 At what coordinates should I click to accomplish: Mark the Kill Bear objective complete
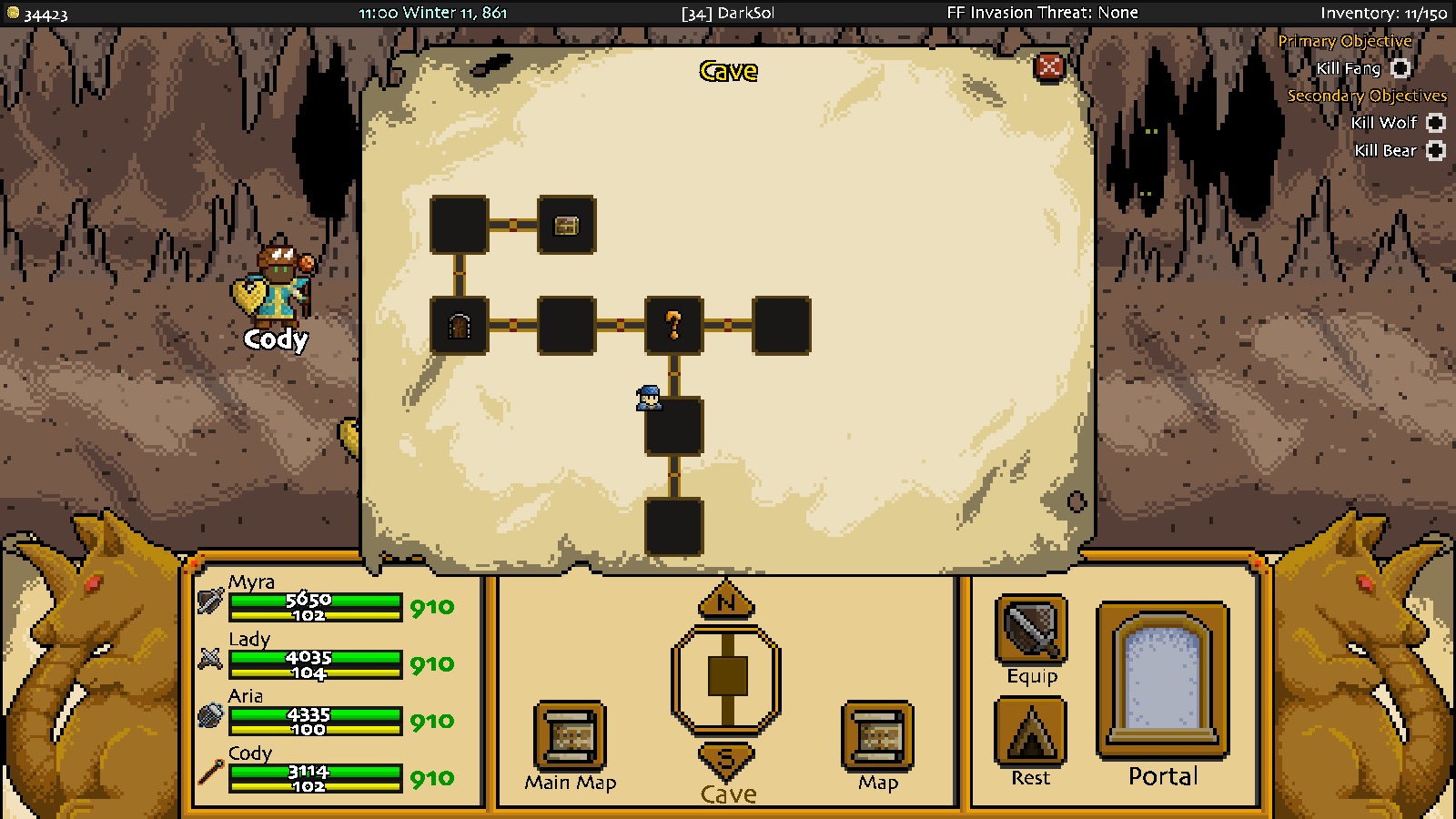pos(1433,150)
